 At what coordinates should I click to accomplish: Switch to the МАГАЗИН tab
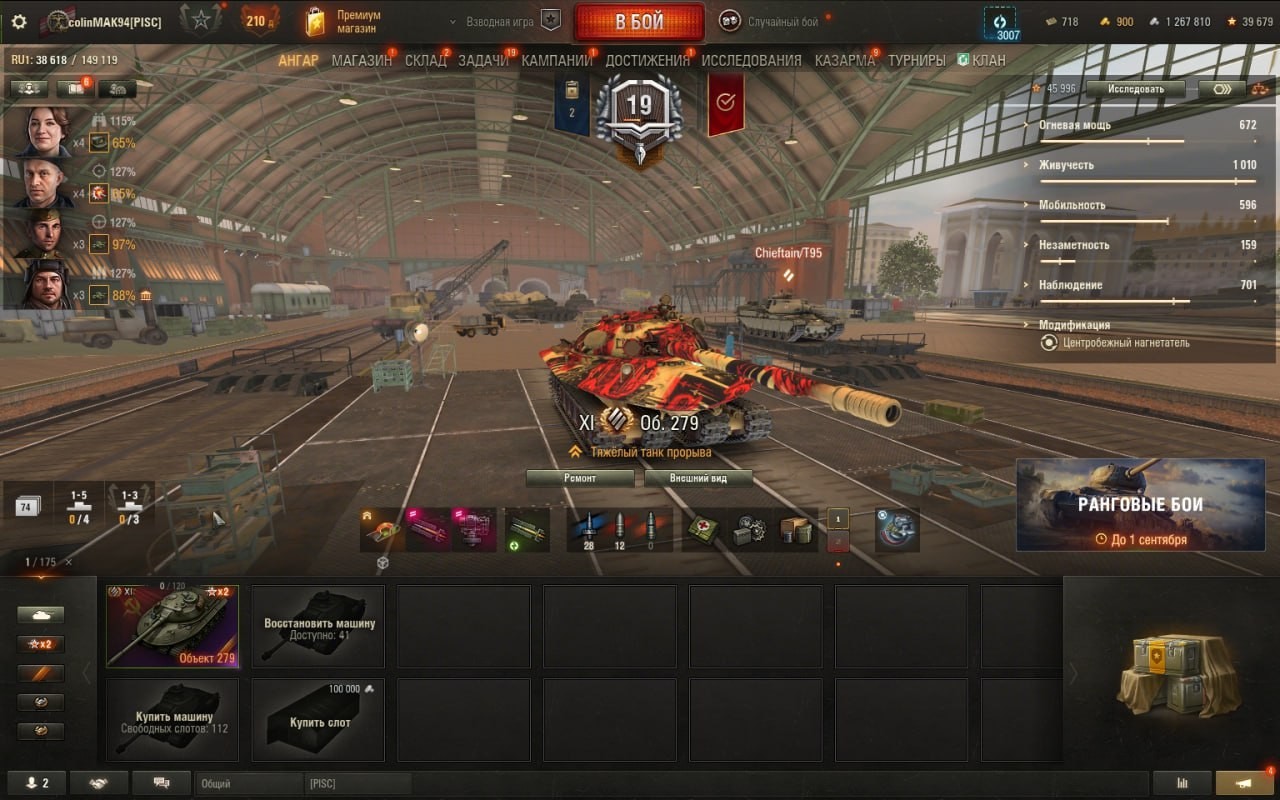[x=361, y=60]
